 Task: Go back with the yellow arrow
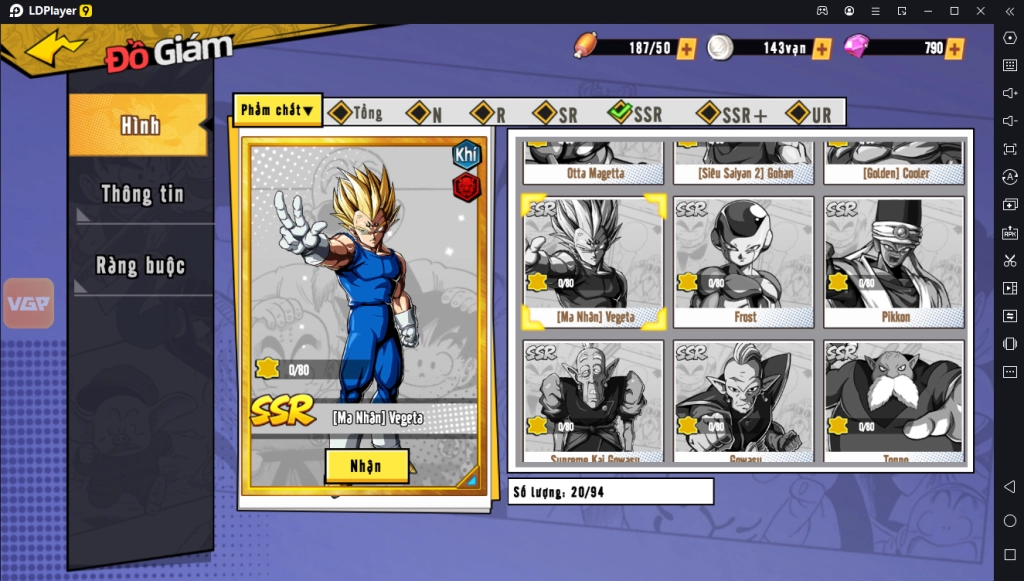pos(56,47)
